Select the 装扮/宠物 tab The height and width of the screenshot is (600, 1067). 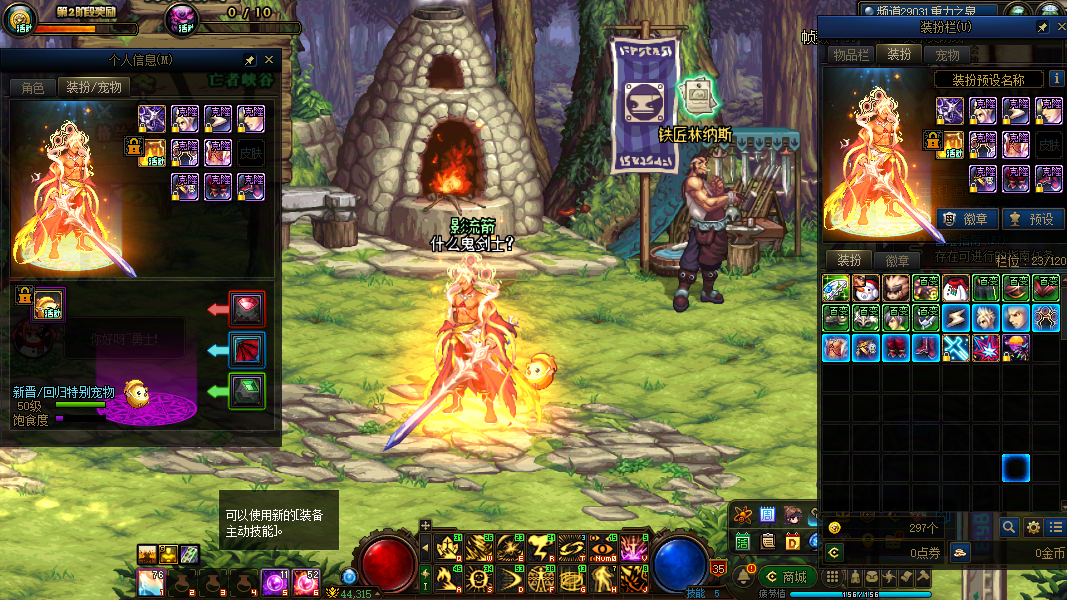[94, 88]
